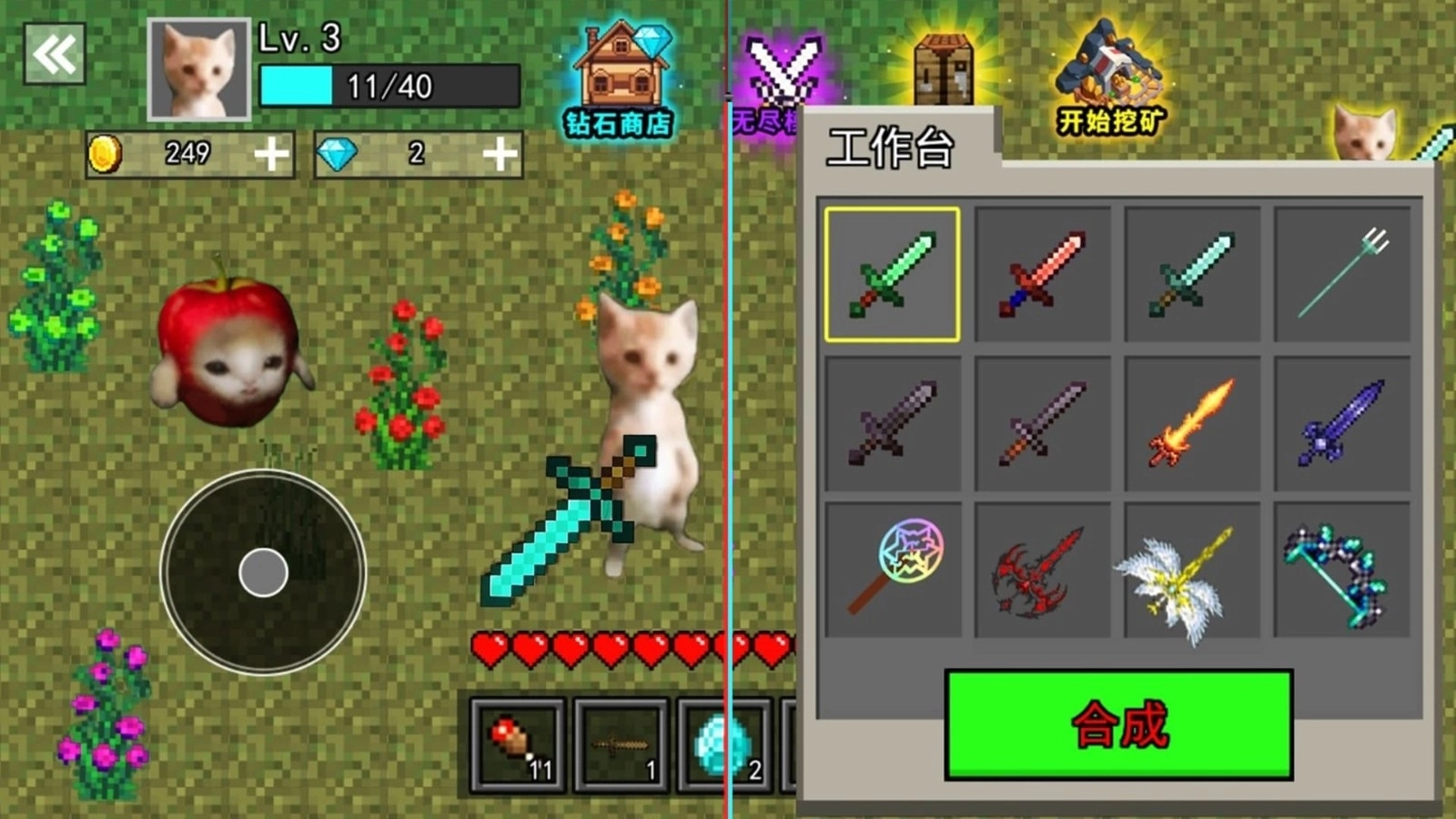
Task: Click the cat player avatar portrait
Action: click(198, 69)
